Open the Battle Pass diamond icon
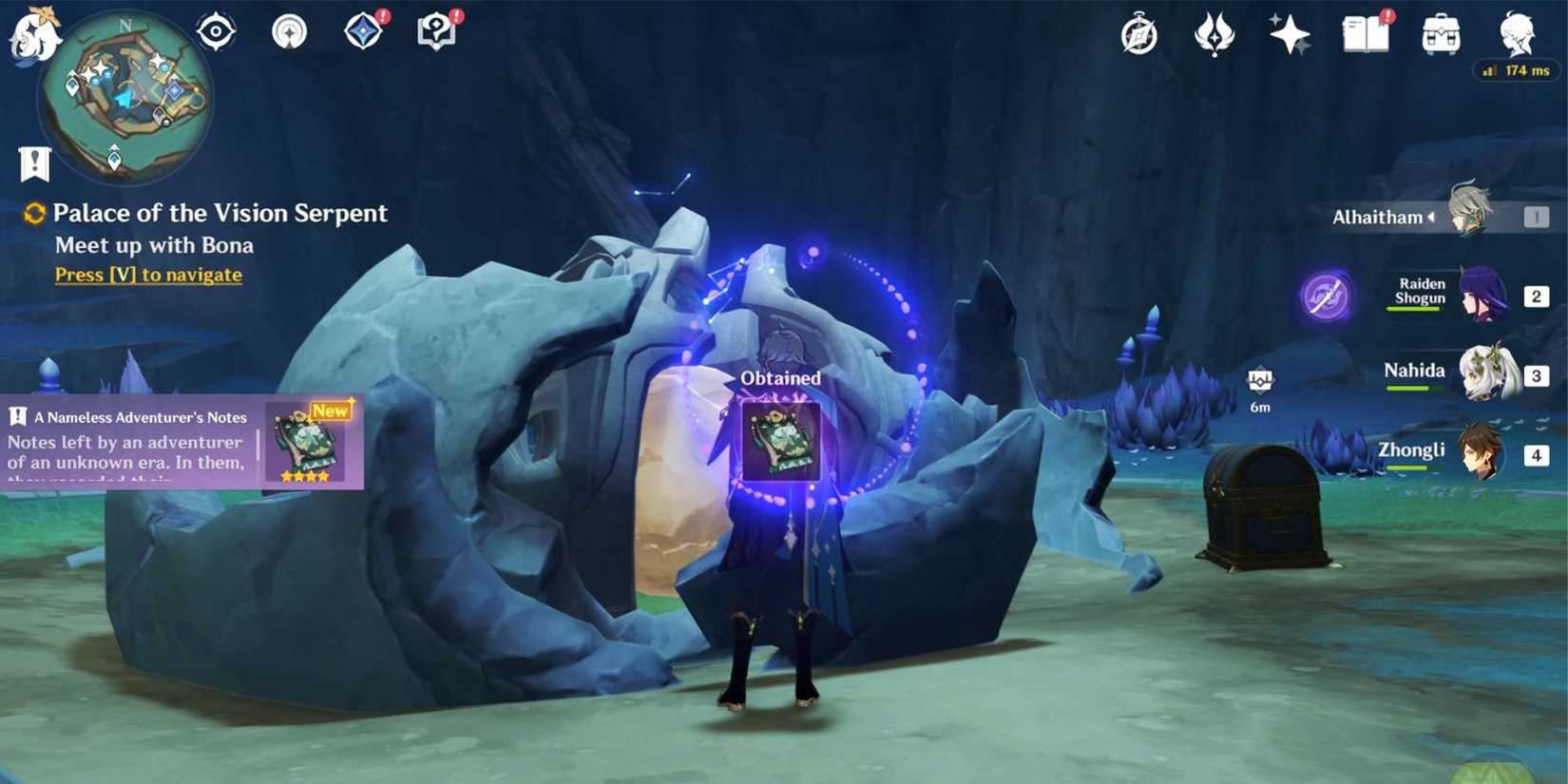Viewport: 1568px width, 784px height. (362, 29)
